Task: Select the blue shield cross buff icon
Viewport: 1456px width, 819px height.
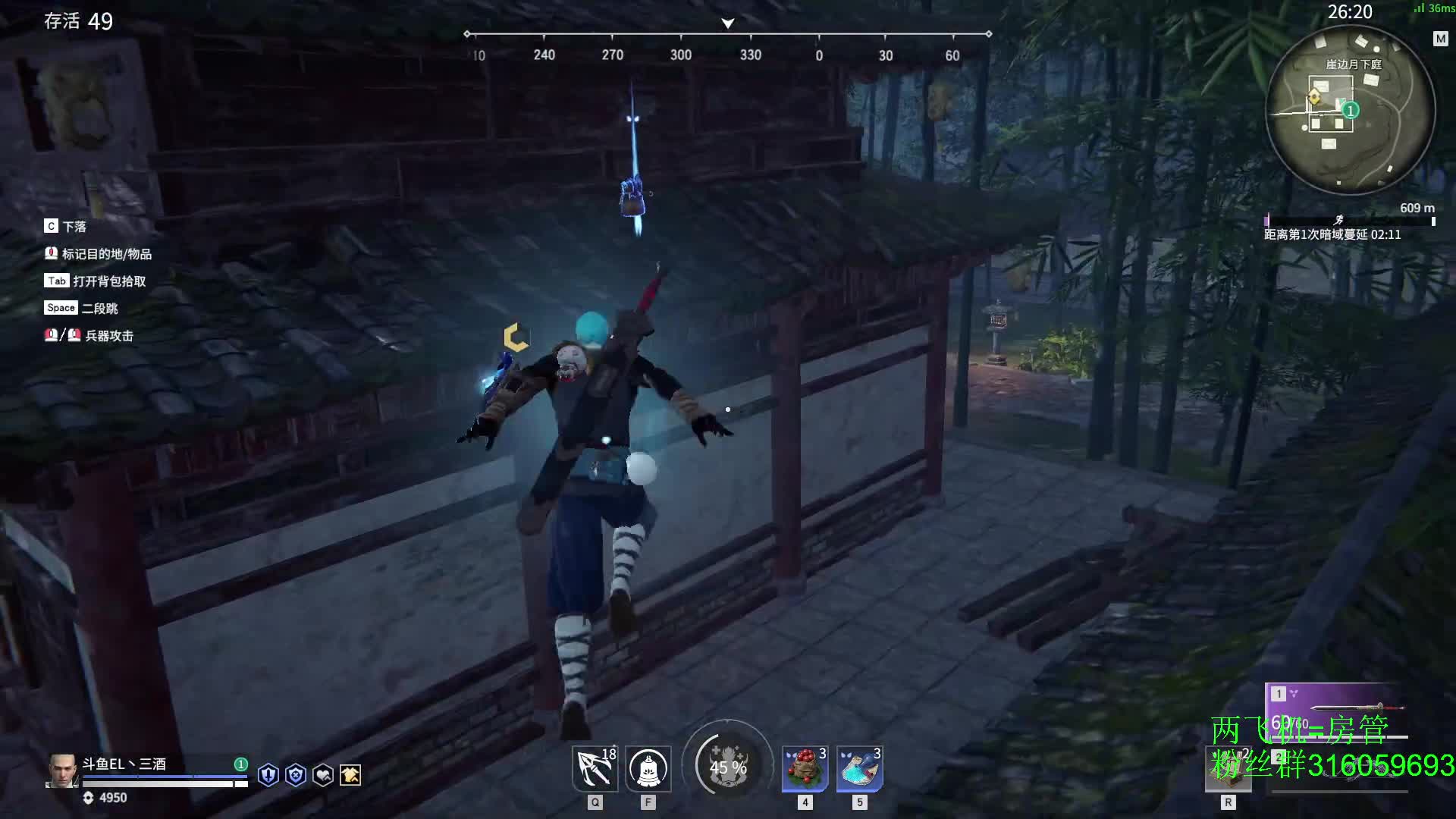Action: tap(296, 775)
